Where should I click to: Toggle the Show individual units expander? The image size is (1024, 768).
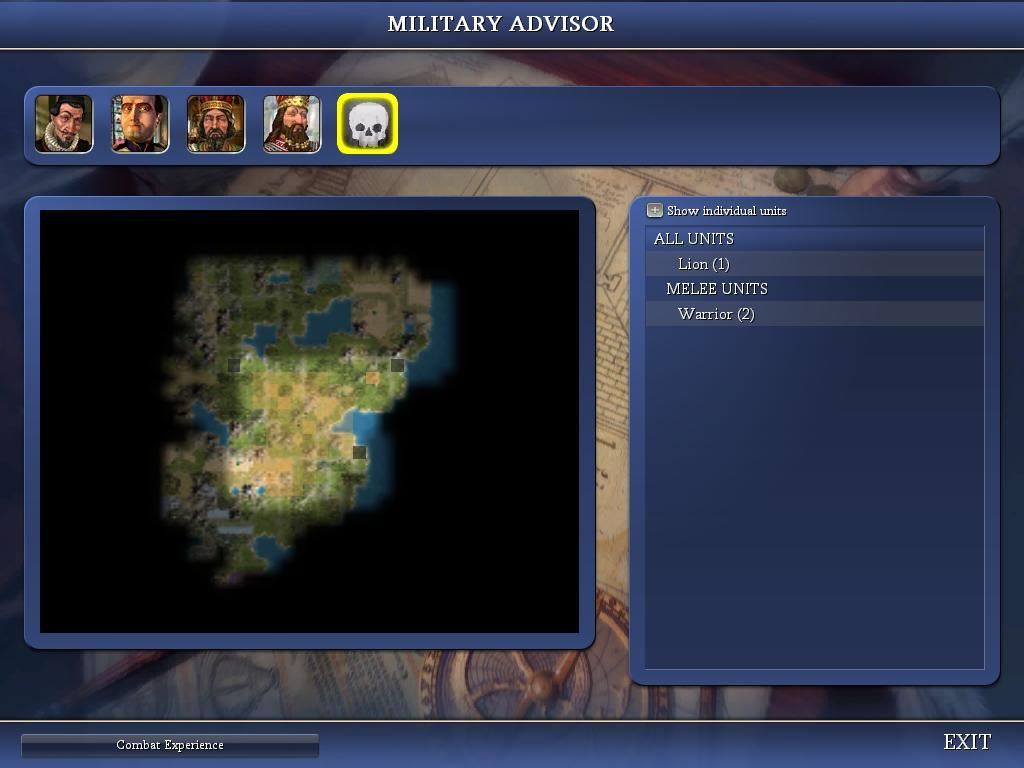tap(655, 211)
